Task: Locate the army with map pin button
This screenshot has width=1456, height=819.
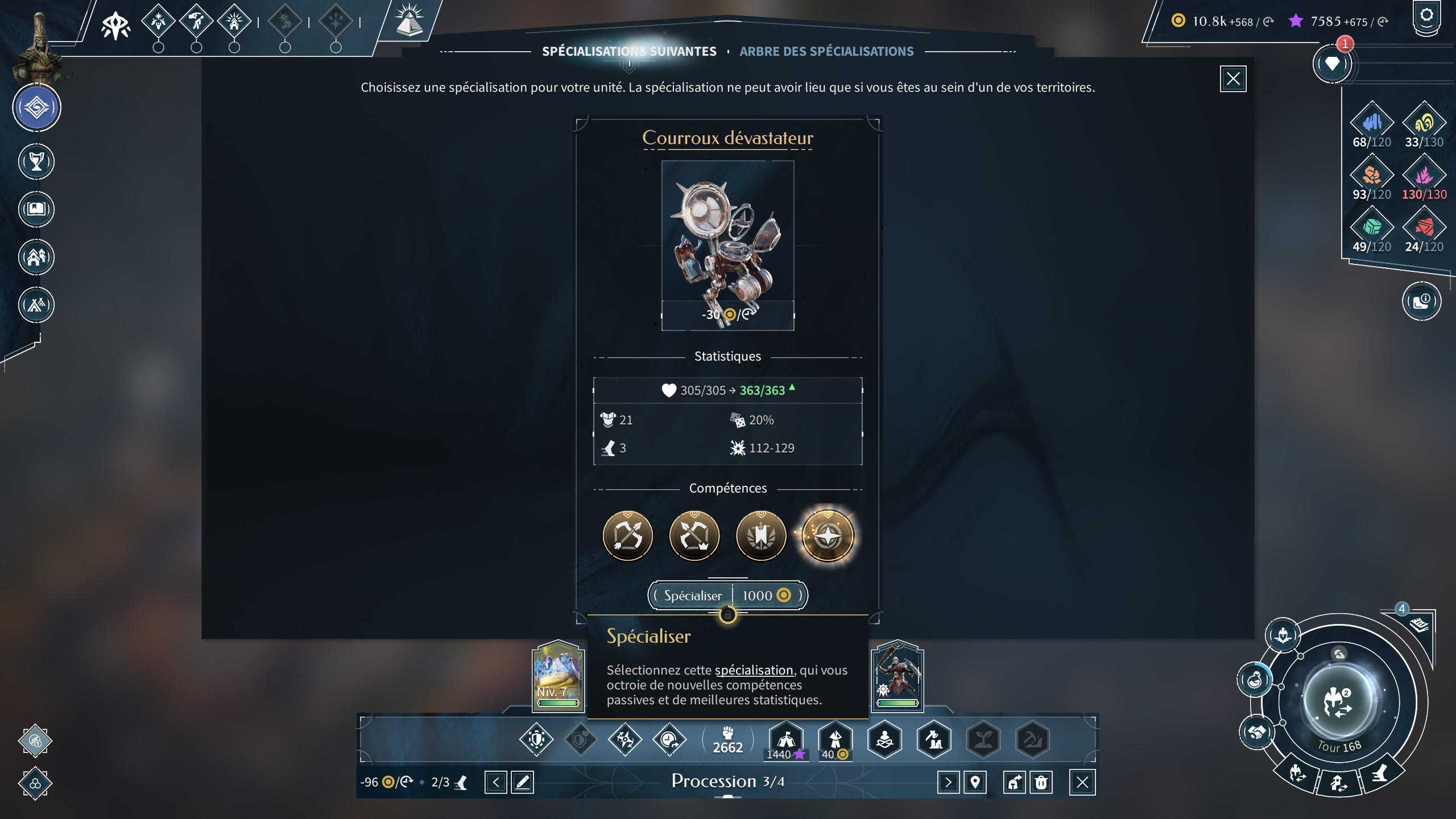Action: [x=975, y=783]
